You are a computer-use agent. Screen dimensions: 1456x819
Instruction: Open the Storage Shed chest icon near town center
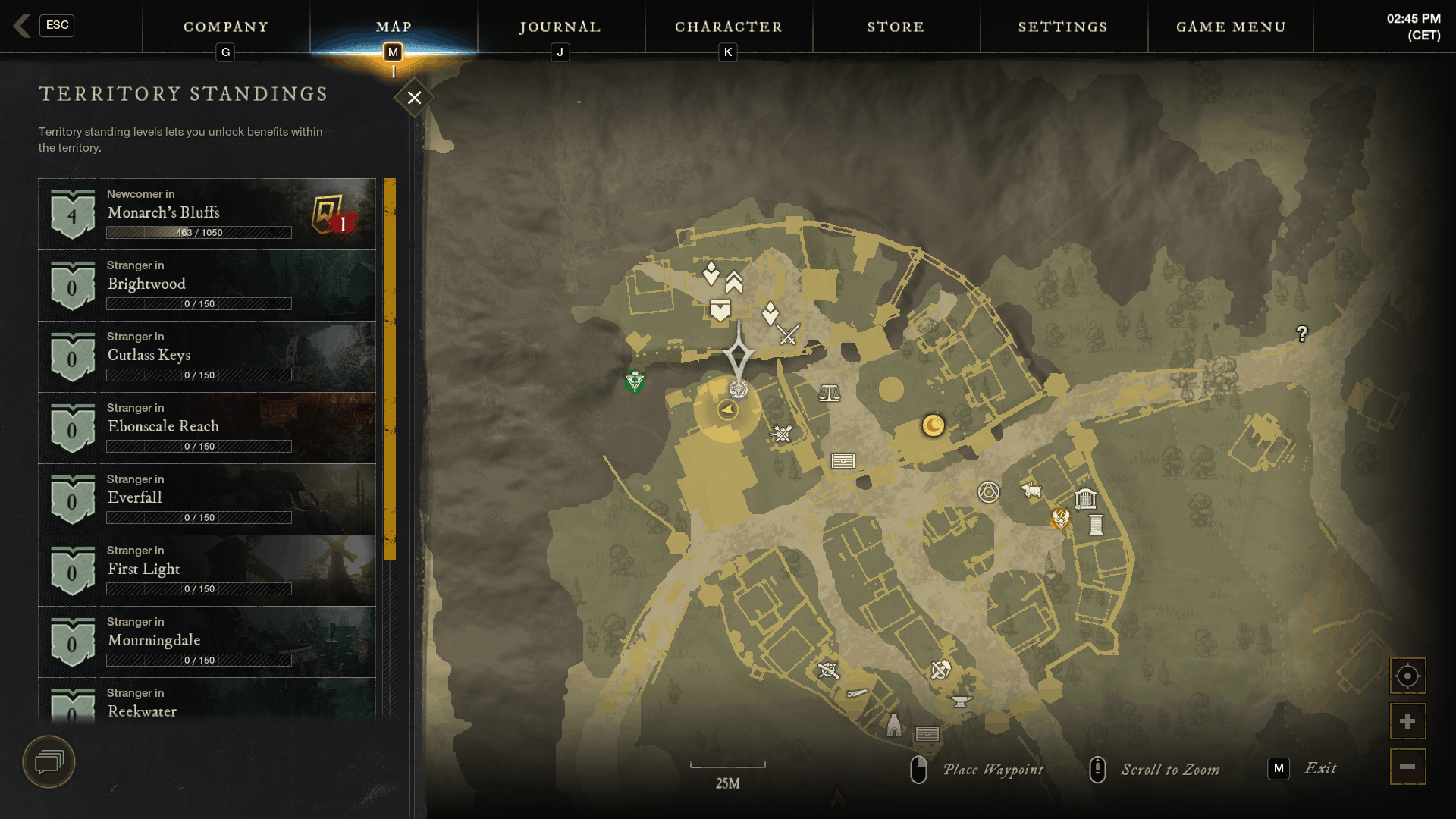point(843,460)
